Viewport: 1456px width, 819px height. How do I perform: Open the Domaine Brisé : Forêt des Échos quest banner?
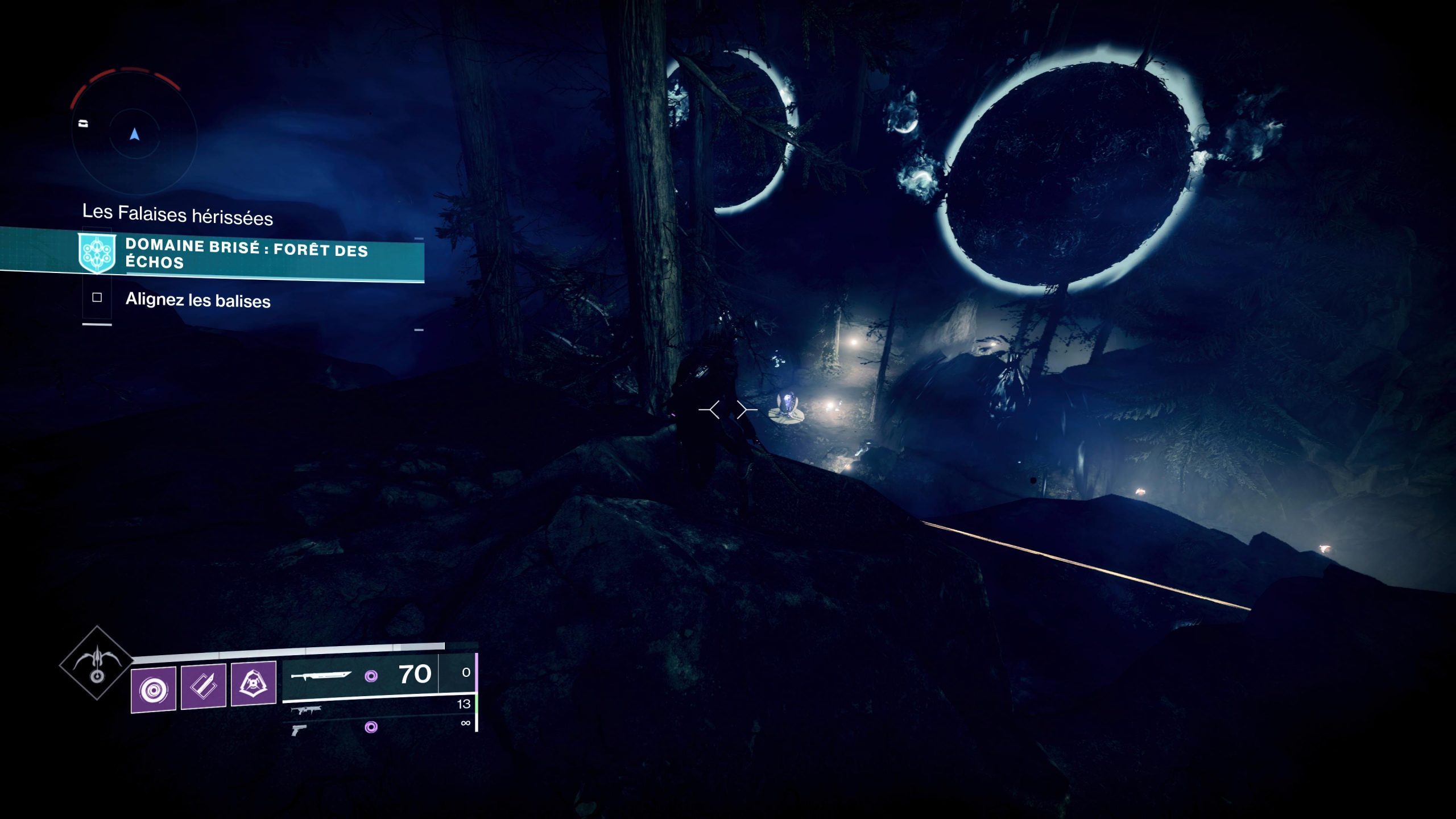coord(246,254)
